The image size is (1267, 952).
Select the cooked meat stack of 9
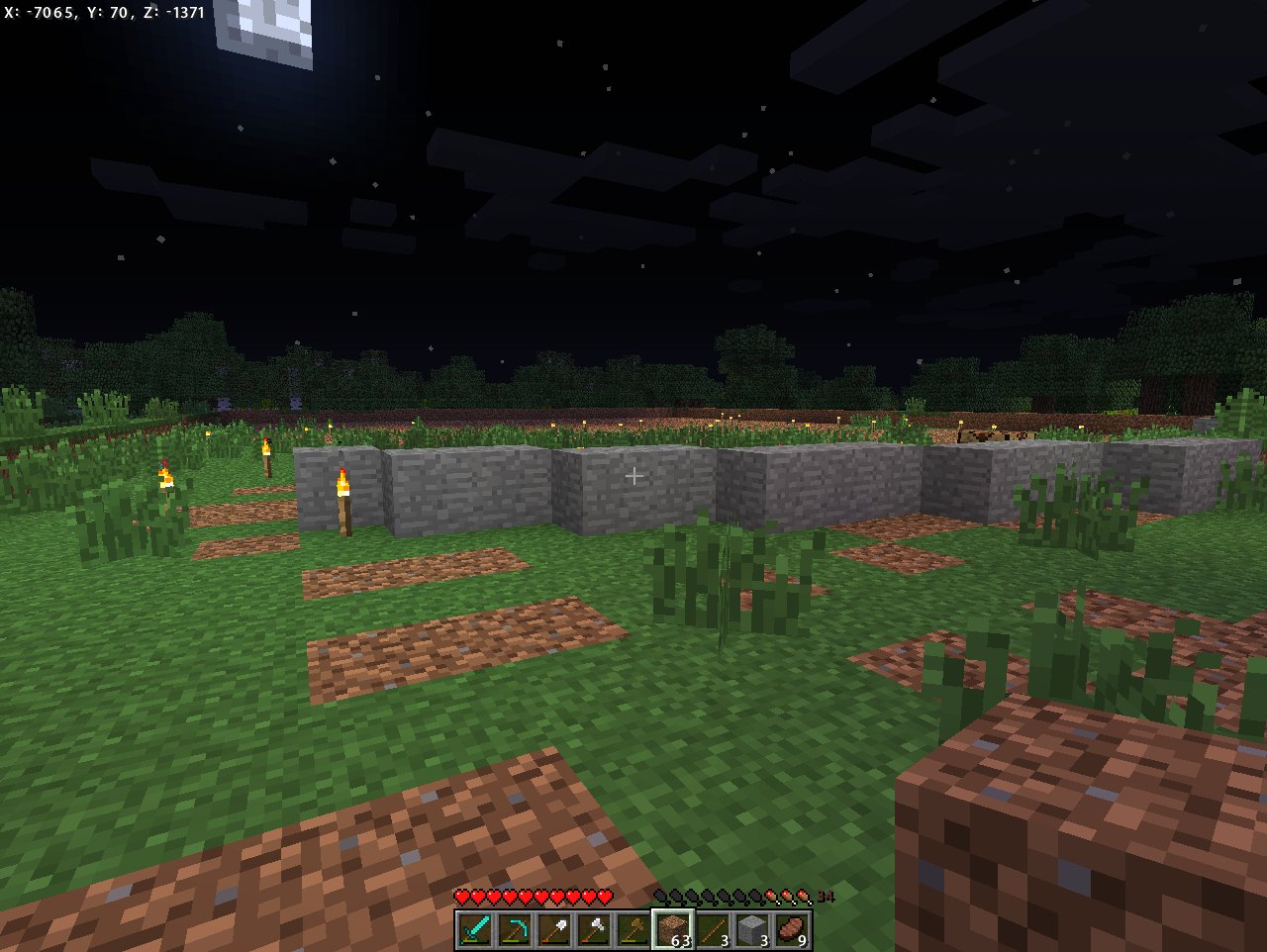792,930
